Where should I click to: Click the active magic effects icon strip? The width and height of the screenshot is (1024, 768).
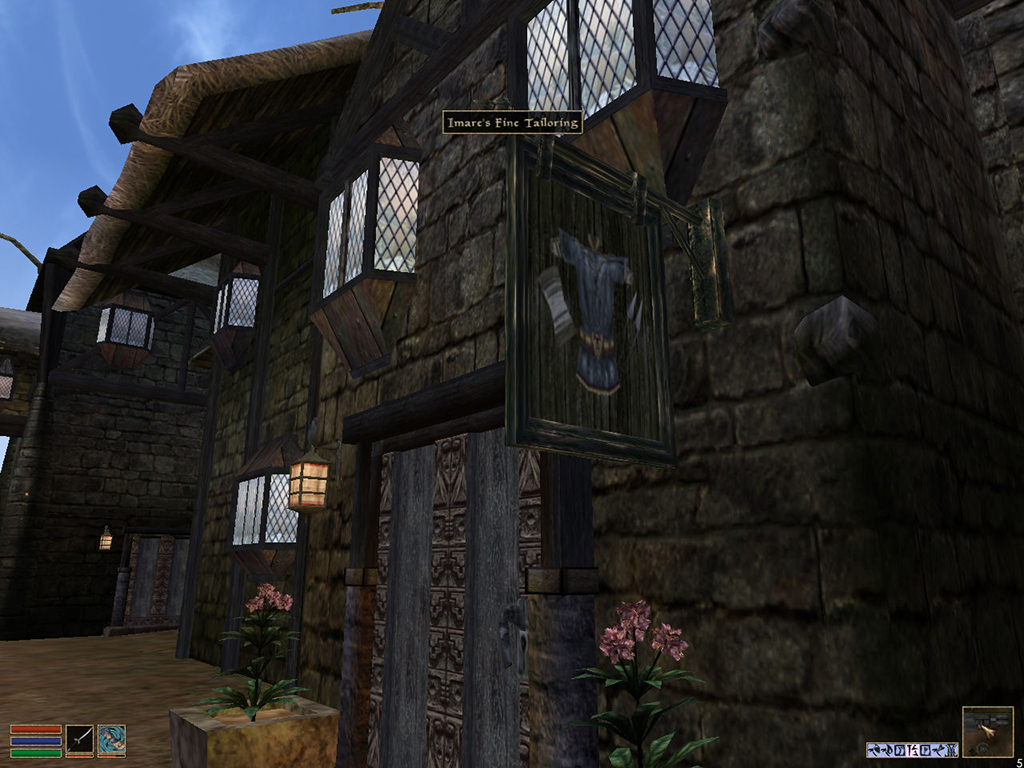pos(912,749)
